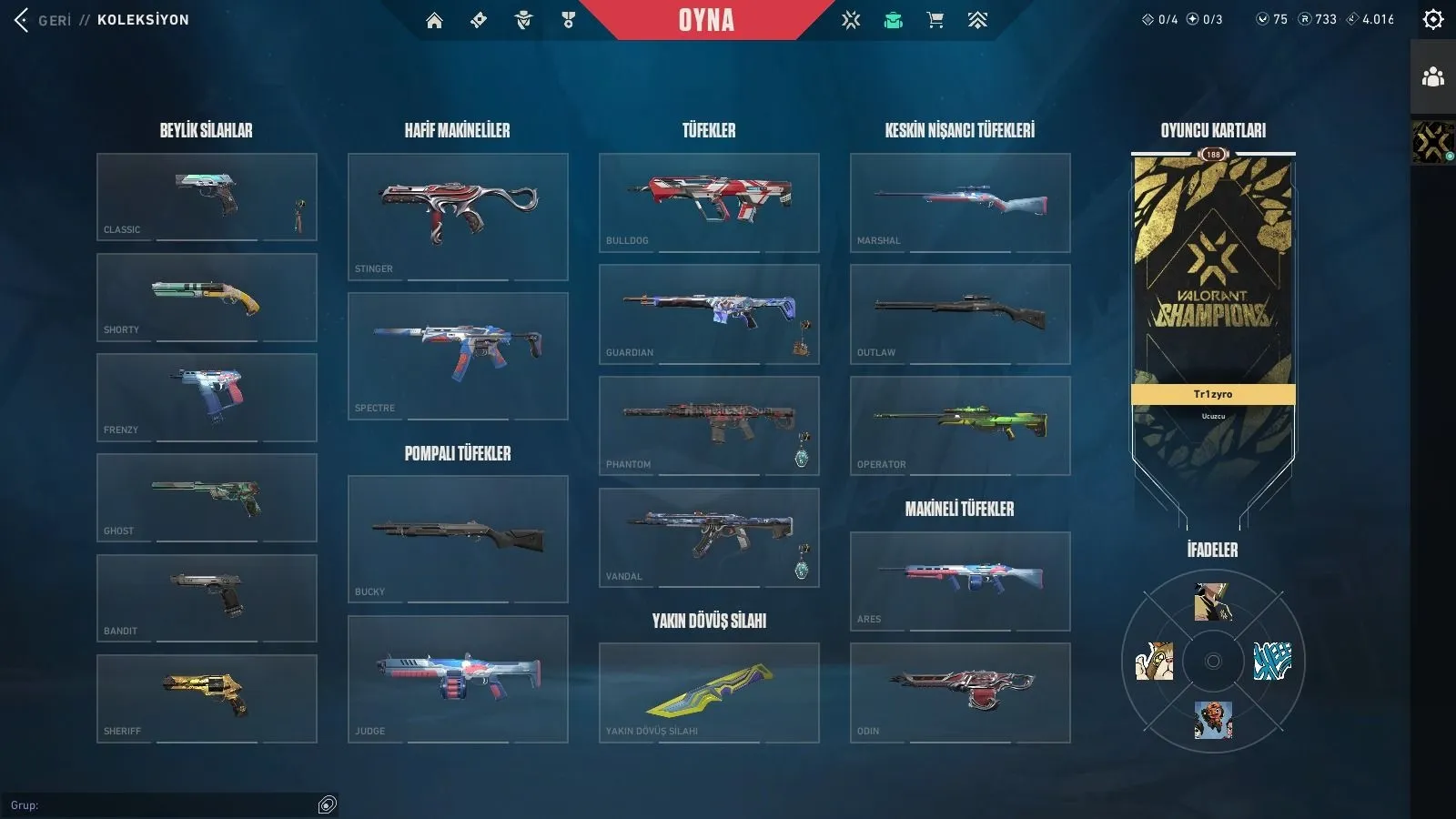
Task: Open the store cart icon
Action: pyautogui.click(x=935, y=20)
